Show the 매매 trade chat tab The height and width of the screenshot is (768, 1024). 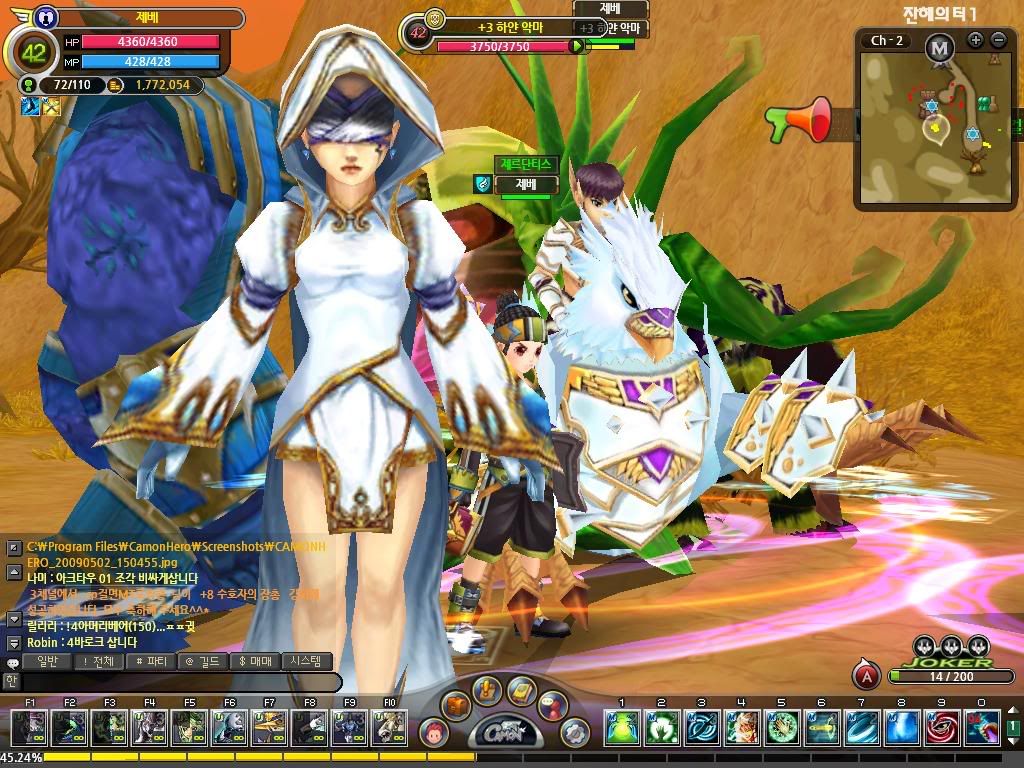tap(255, 661)
